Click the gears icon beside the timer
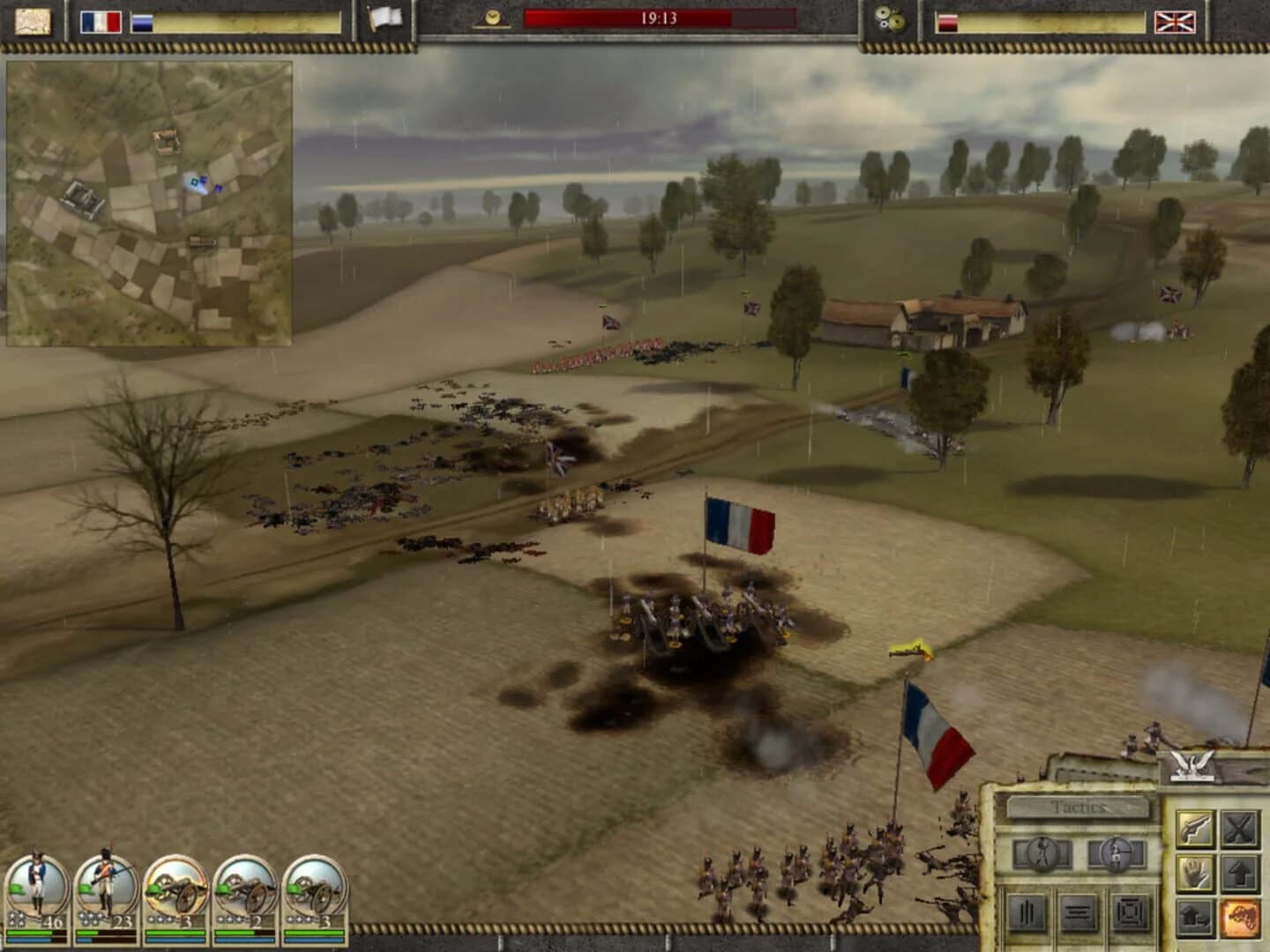 coord(890,19)
